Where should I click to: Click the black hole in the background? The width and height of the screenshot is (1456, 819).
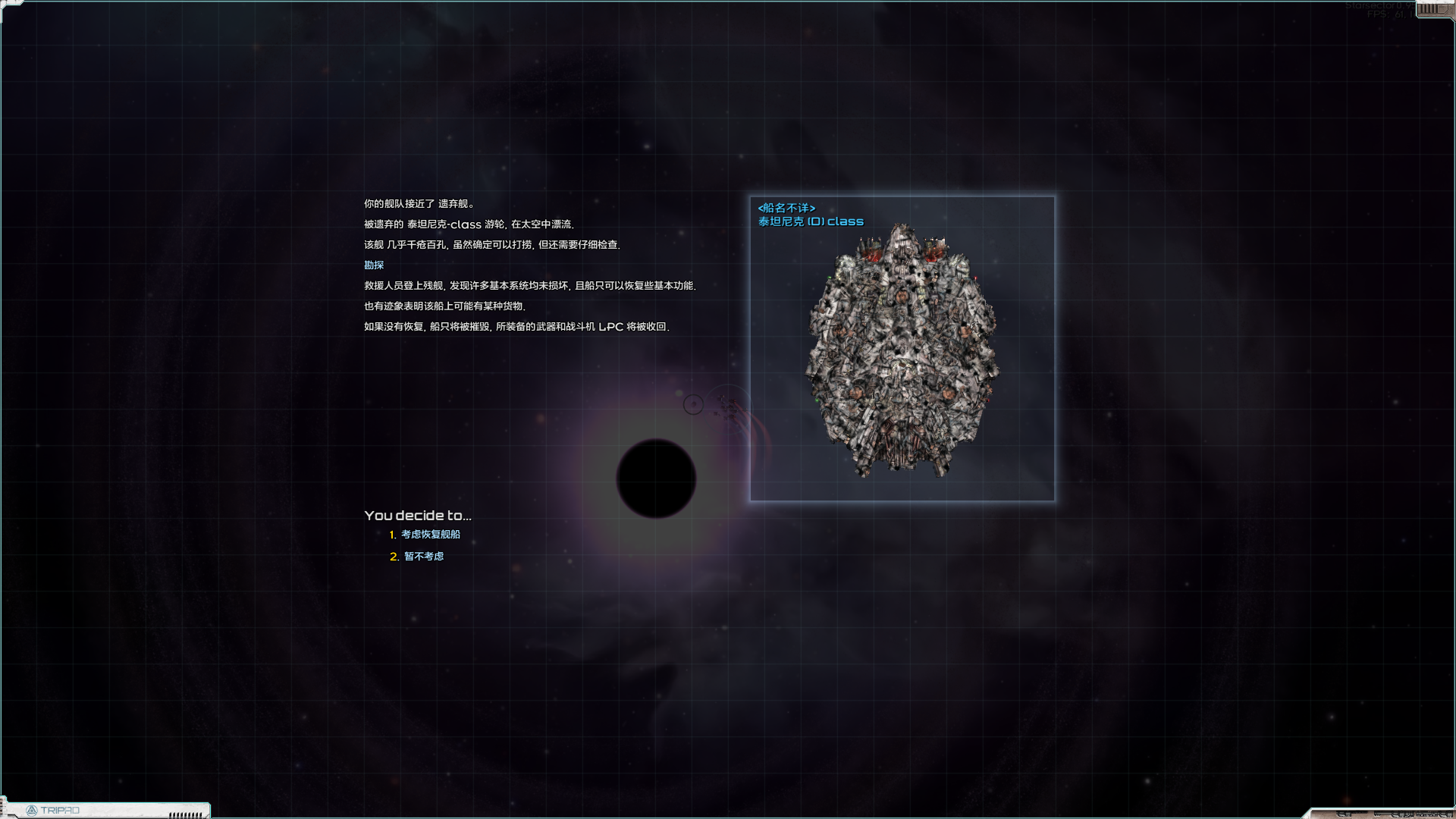pos(656,478)
